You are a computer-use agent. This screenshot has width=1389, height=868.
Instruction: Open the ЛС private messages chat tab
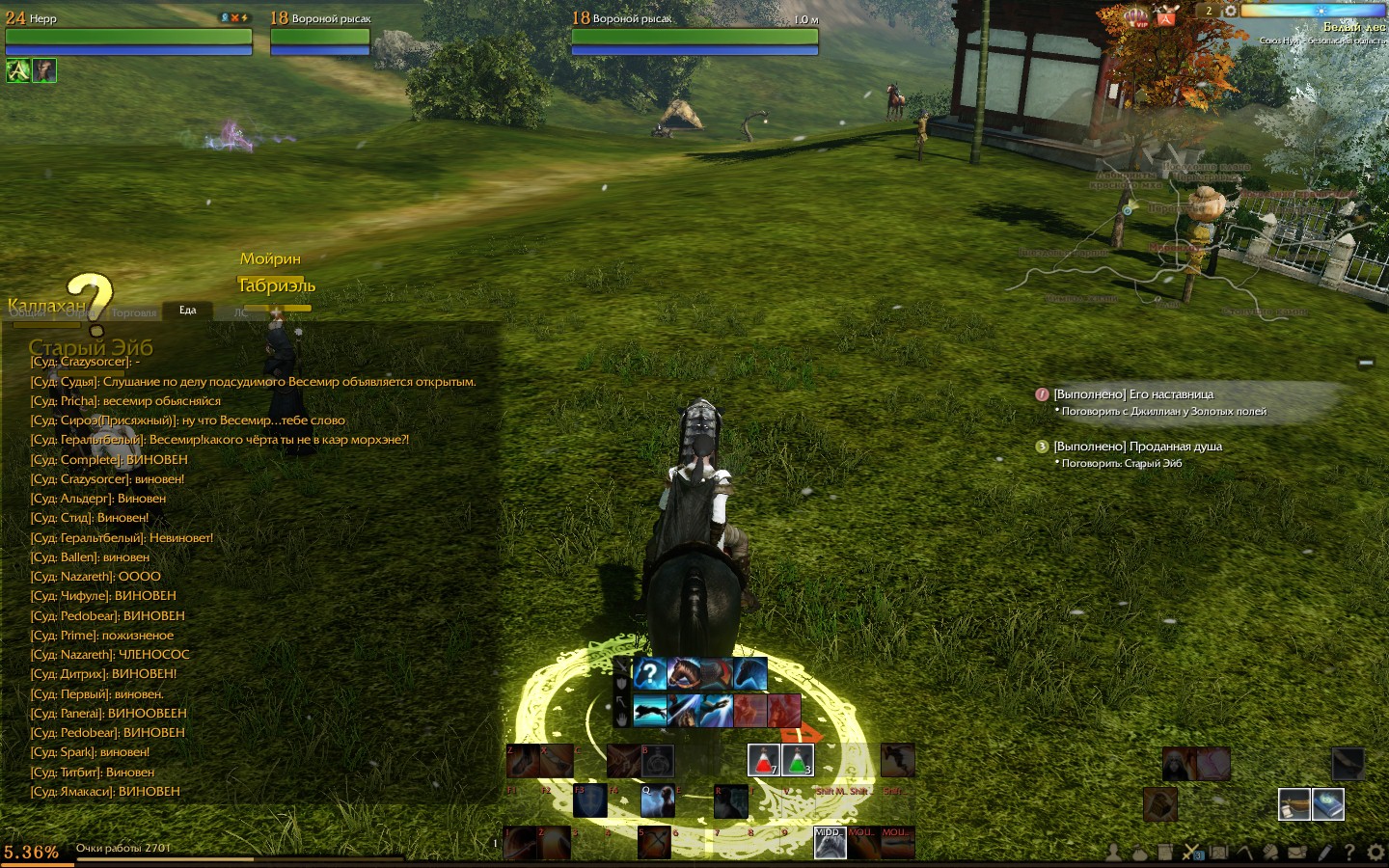(240, 312)
